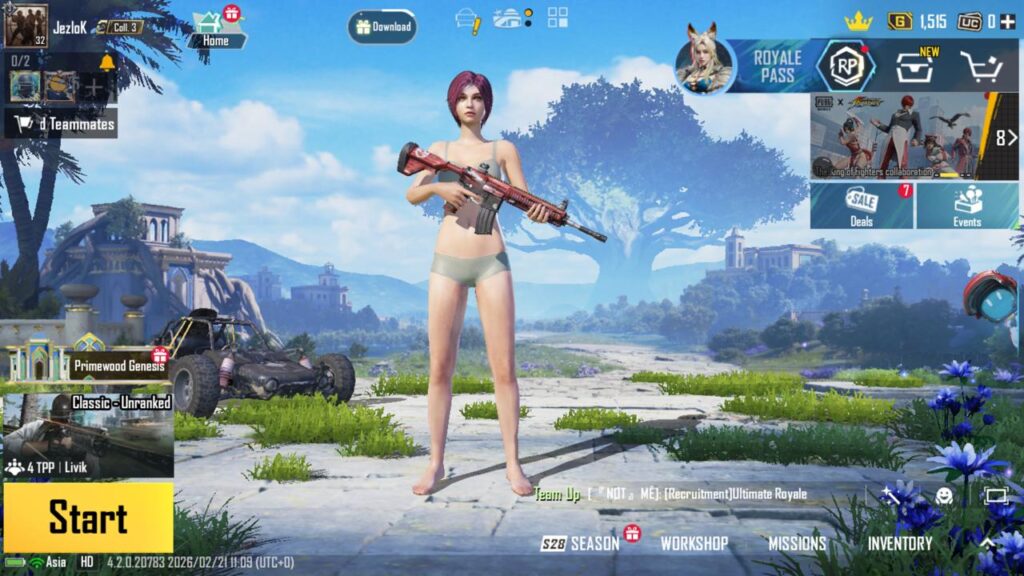Screen dimensions: 1024x576
Task: Open the Season S28 menu
Action: 583,544
